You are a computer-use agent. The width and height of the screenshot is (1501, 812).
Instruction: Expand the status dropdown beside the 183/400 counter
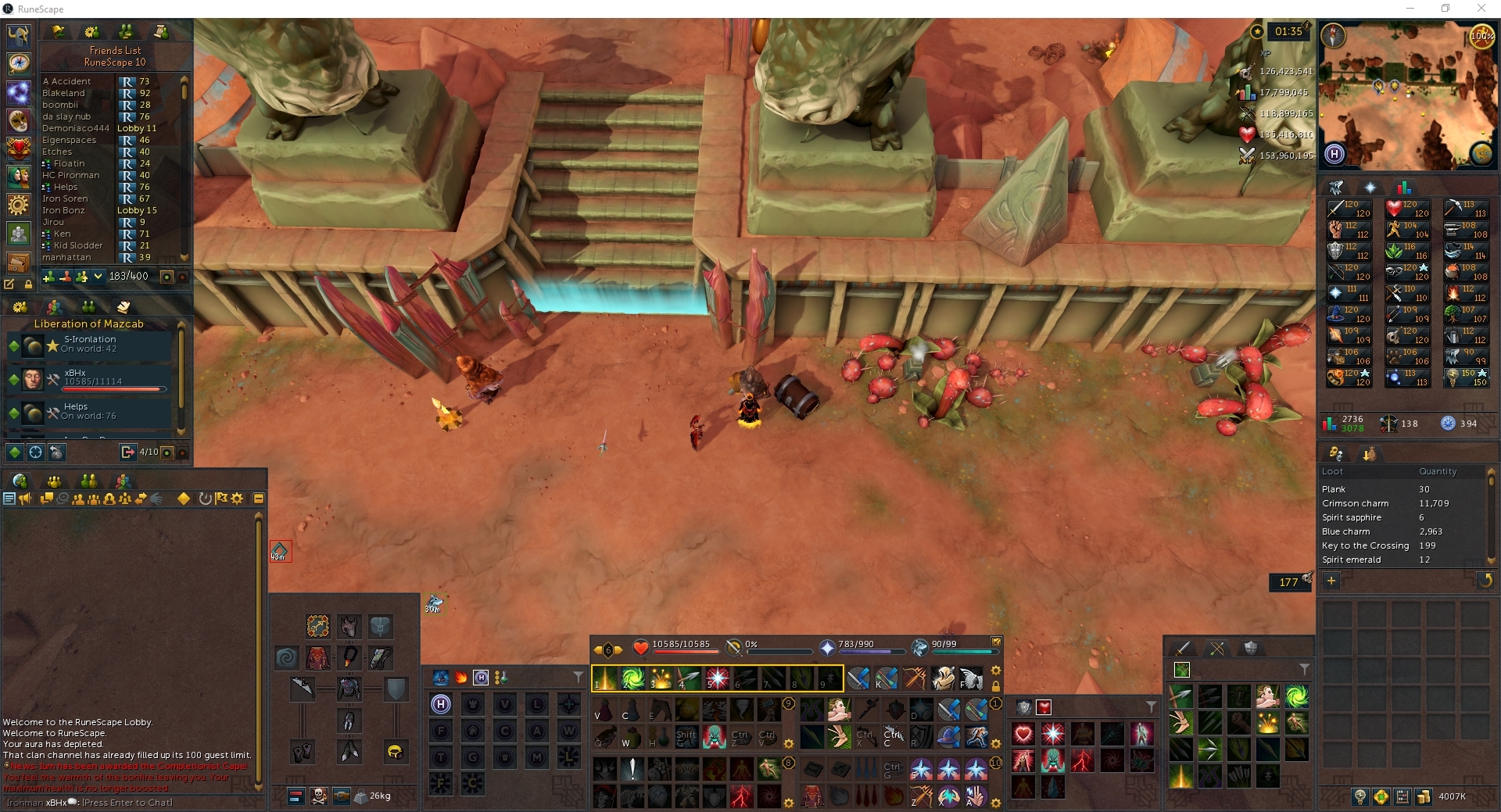pyautogui.click(x=98, y=277)
